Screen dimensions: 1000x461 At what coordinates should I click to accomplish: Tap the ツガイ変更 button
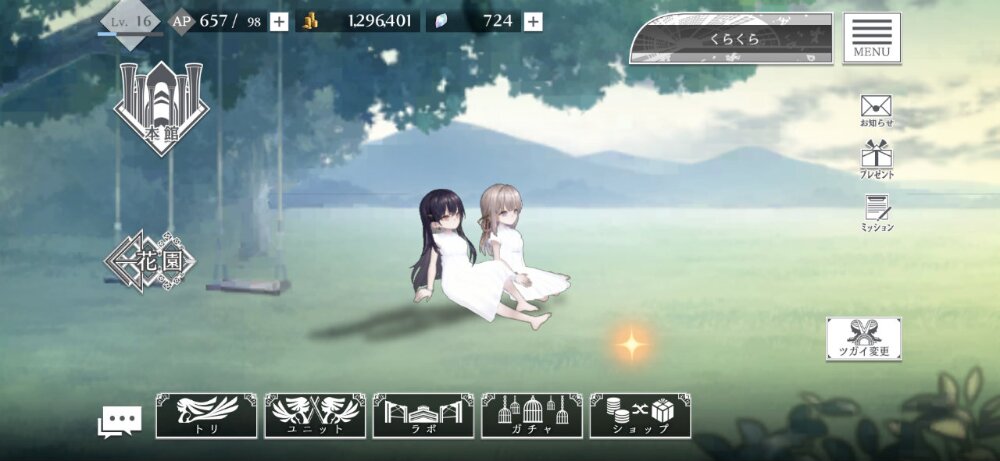(863, 339)
